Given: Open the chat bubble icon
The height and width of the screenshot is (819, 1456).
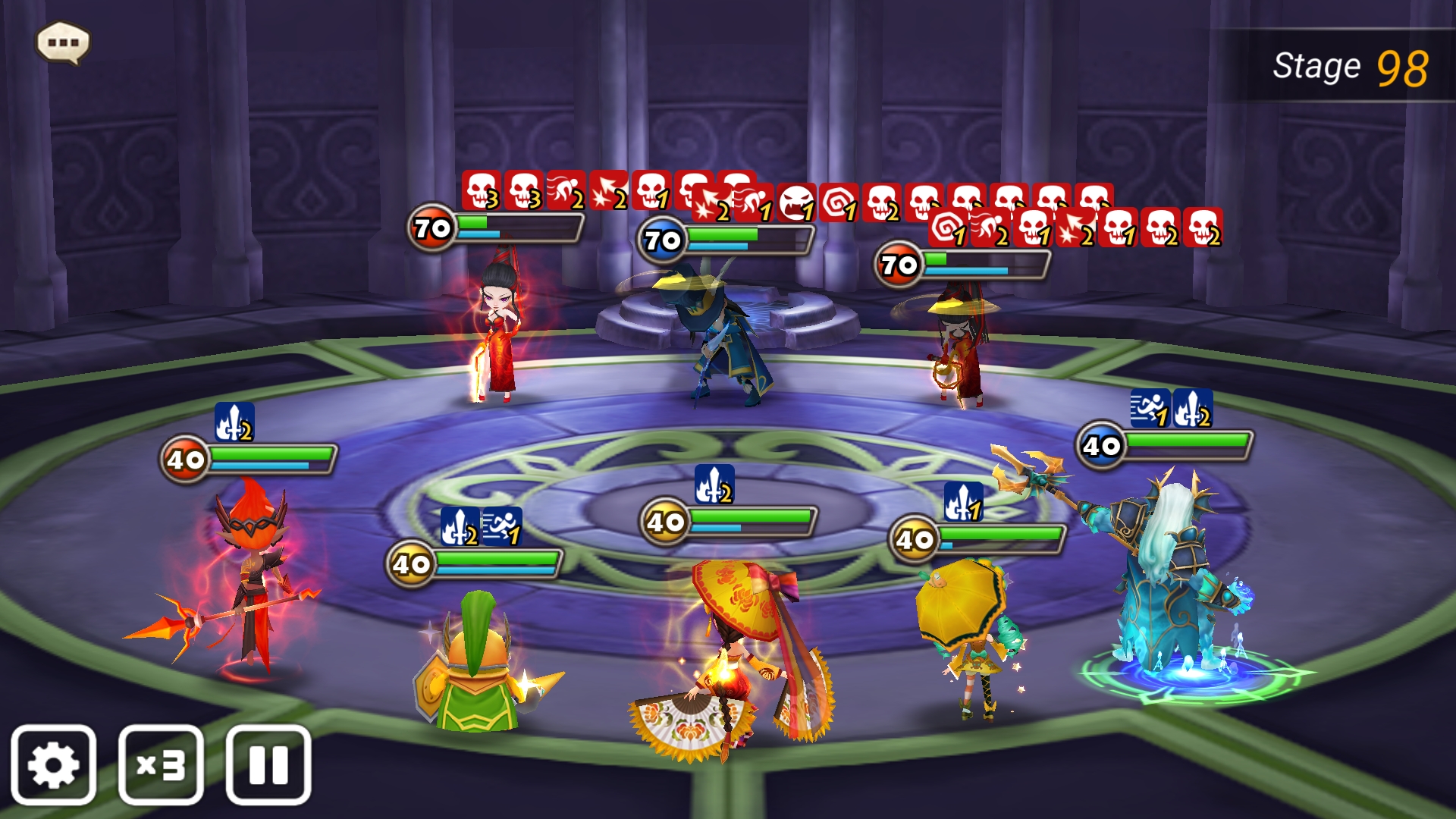Looking at the screenshot, I should (64, 42).
